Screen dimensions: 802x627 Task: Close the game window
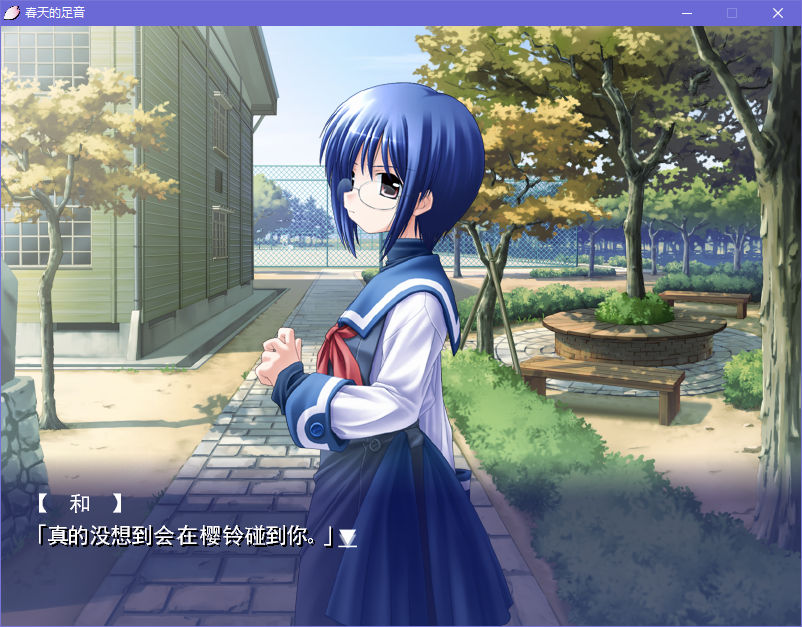pos(778,13)
